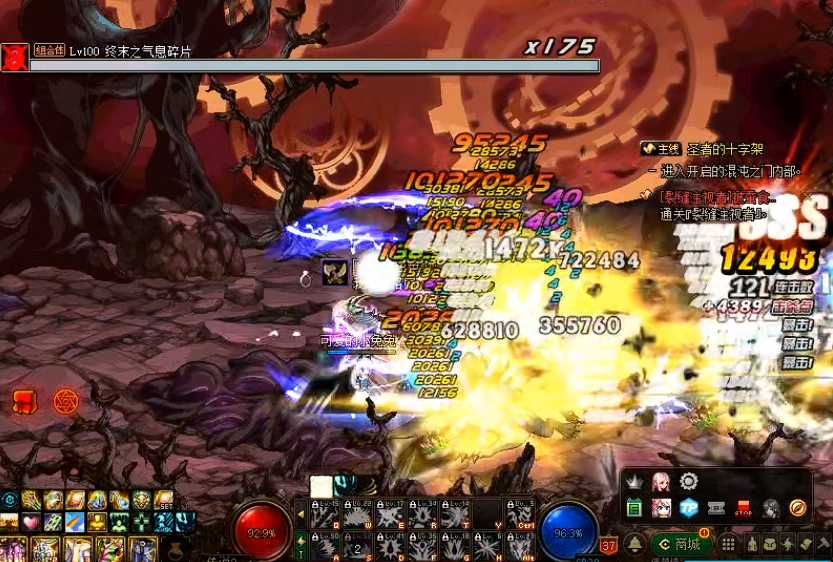Viewport: 833px width, 562px height.
Task: Click the red heart buff icon
Action: coord(31,522)
